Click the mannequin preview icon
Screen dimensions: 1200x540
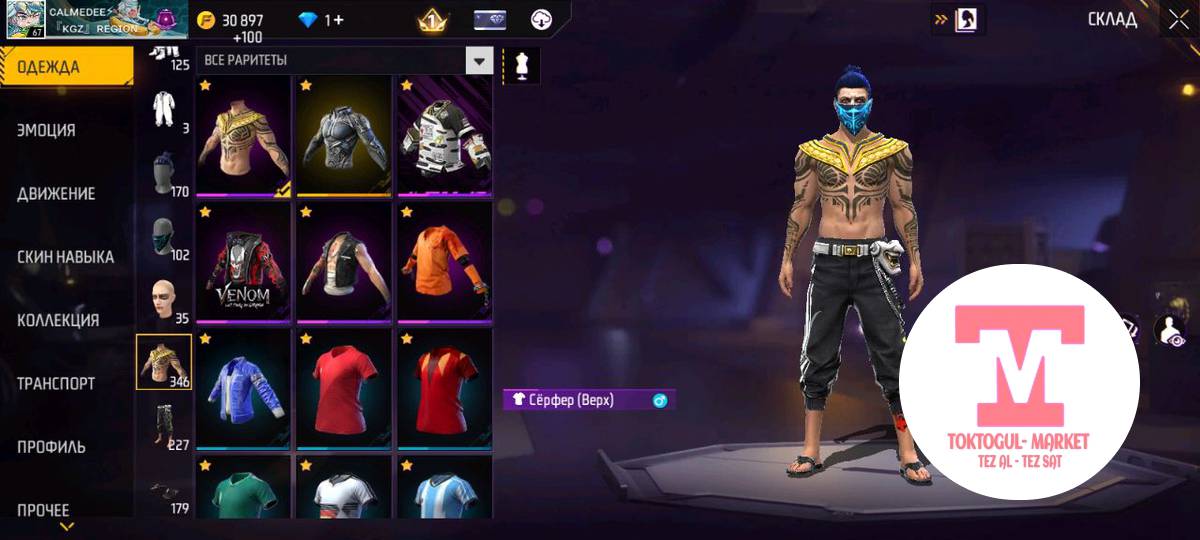click(x=521, y=64)
